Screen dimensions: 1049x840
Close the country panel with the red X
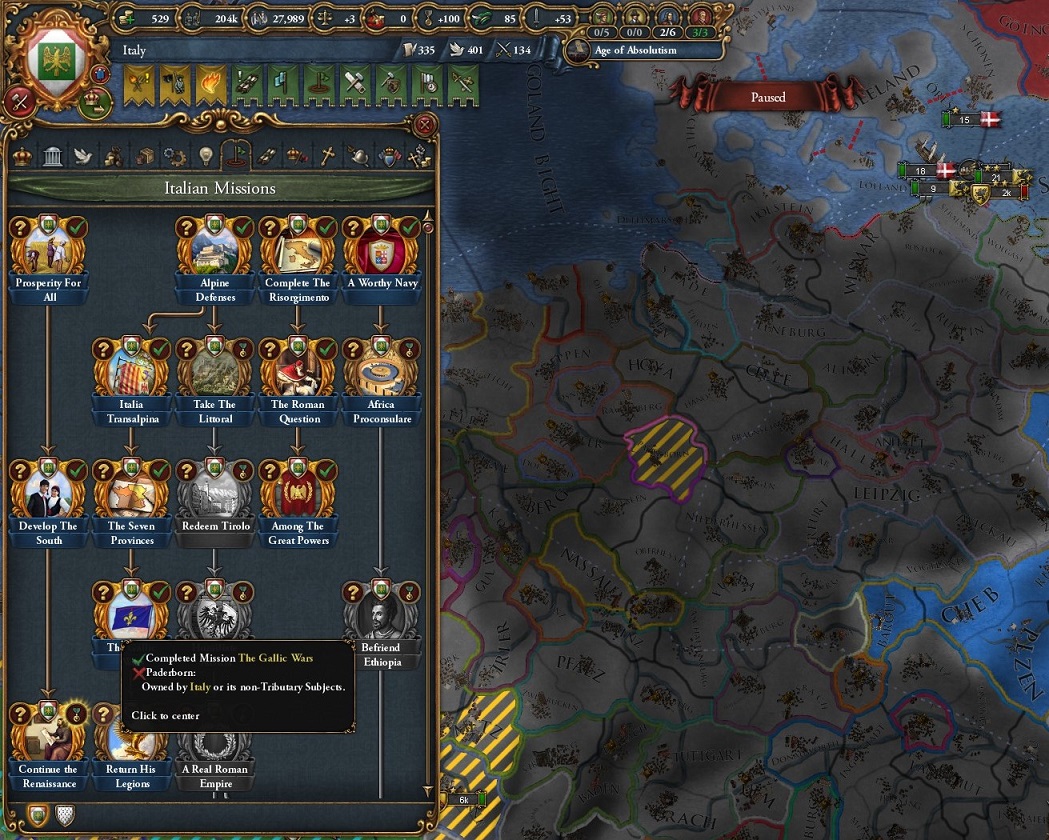click(x=425, y=125)
